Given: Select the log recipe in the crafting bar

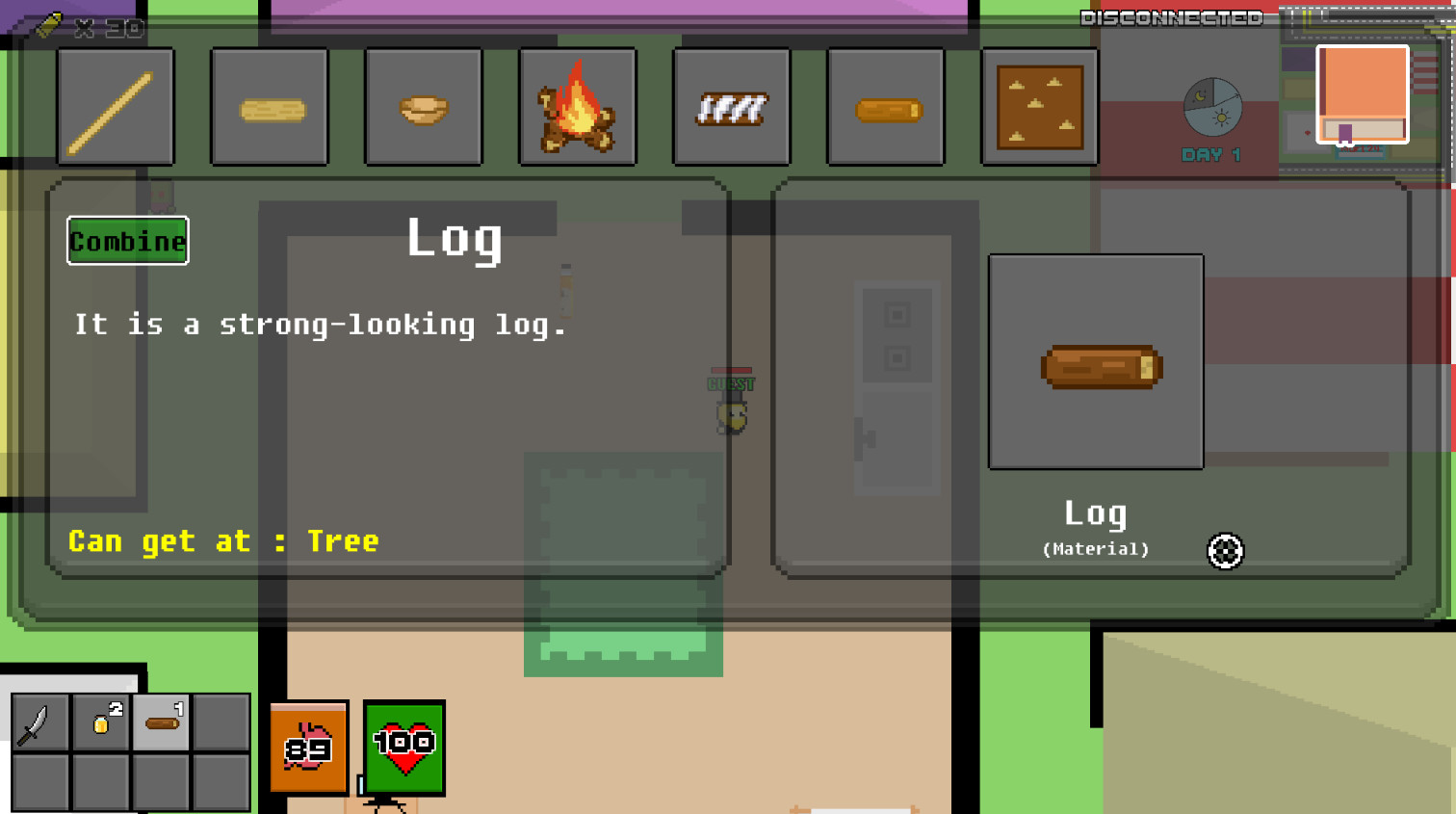Looking at the screenshot, I should click(885, 106).
